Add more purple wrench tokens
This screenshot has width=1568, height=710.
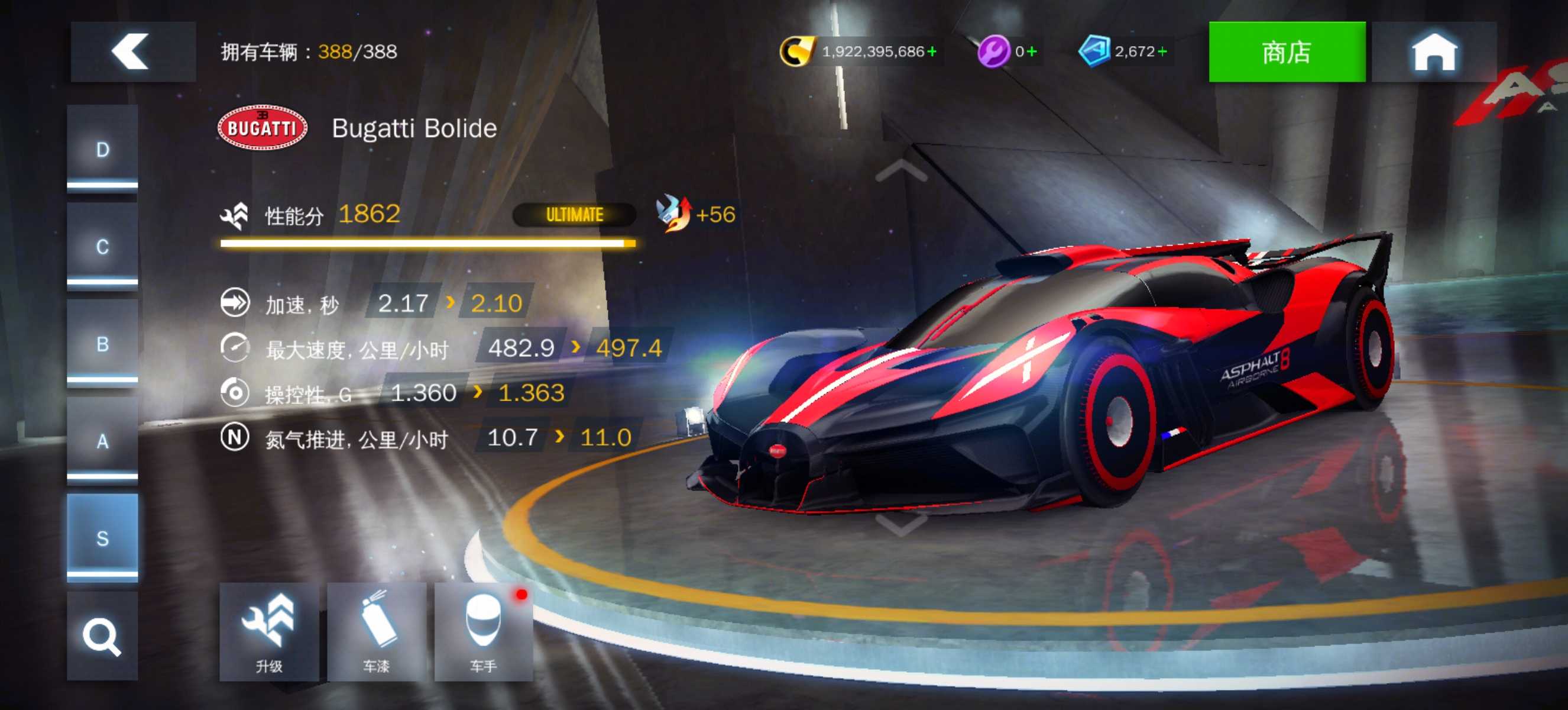(1032, 51)
